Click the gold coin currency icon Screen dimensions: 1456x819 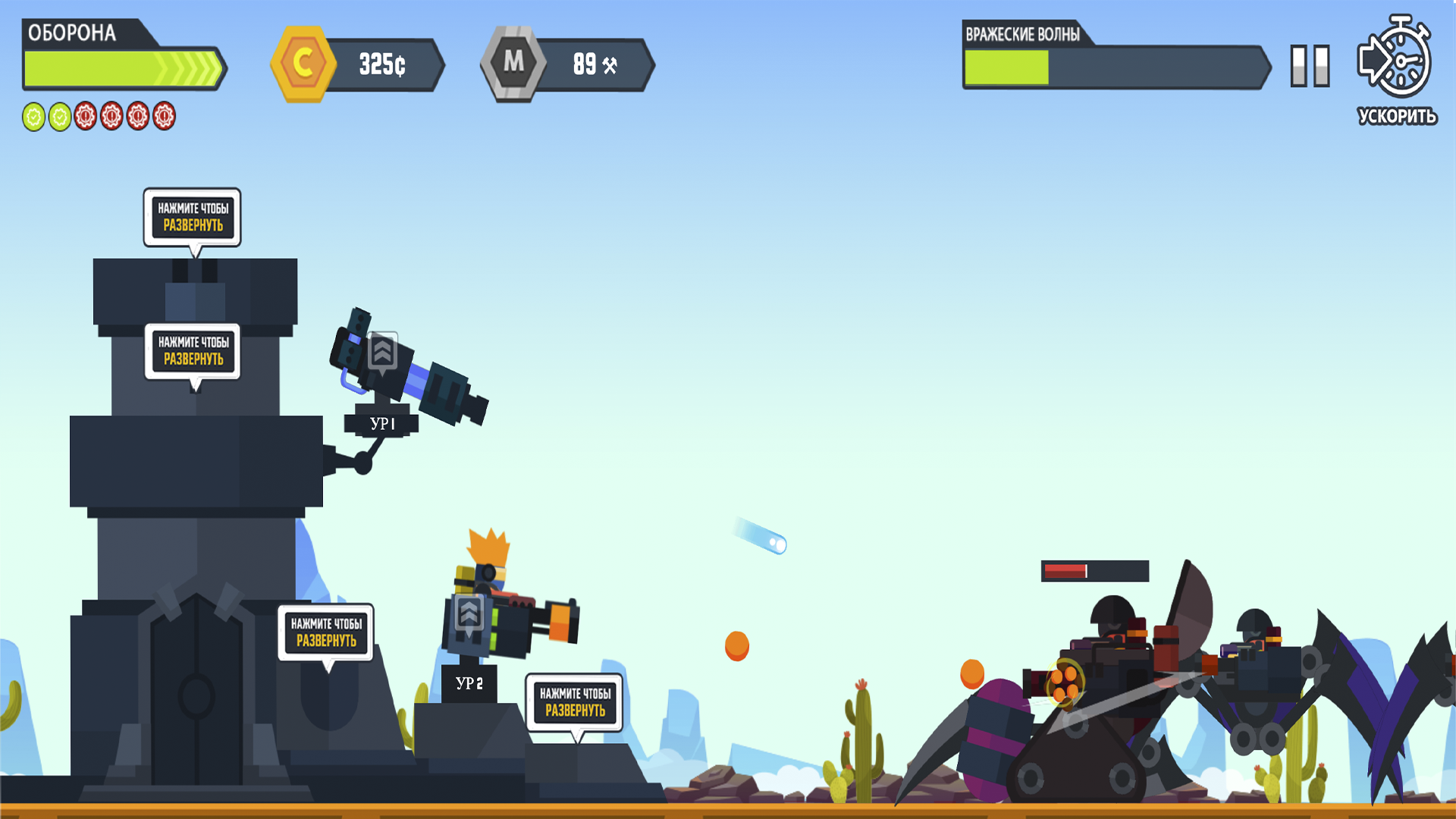tap(306, 64)
